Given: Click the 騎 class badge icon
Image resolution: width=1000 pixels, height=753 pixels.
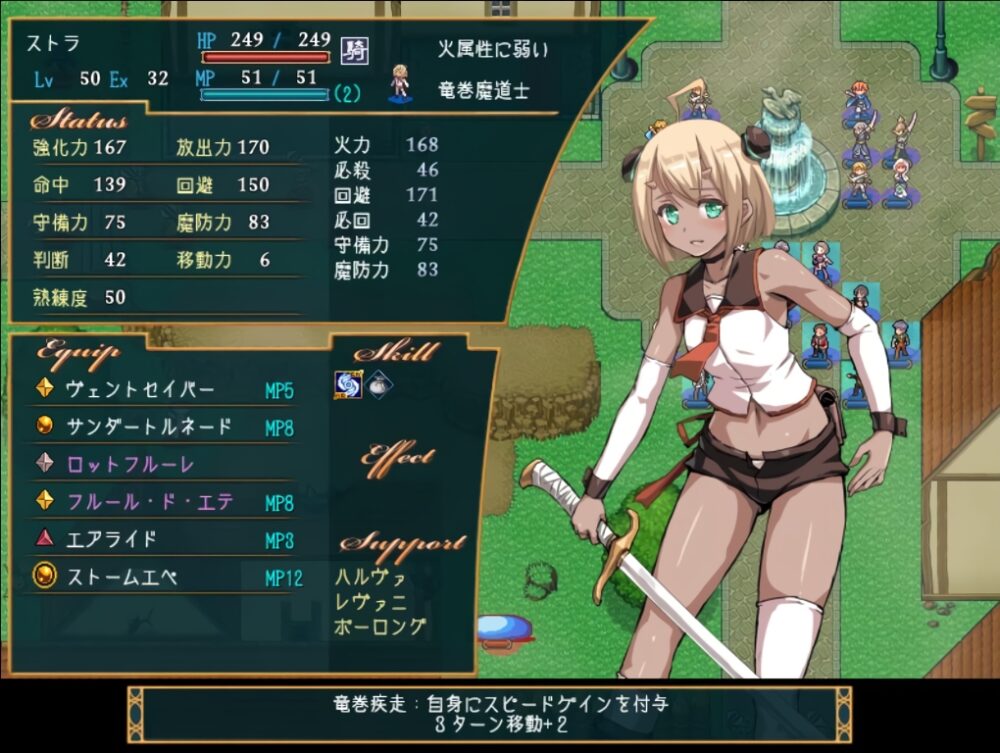Looking at the screenshot, I should tap(353, 49).
